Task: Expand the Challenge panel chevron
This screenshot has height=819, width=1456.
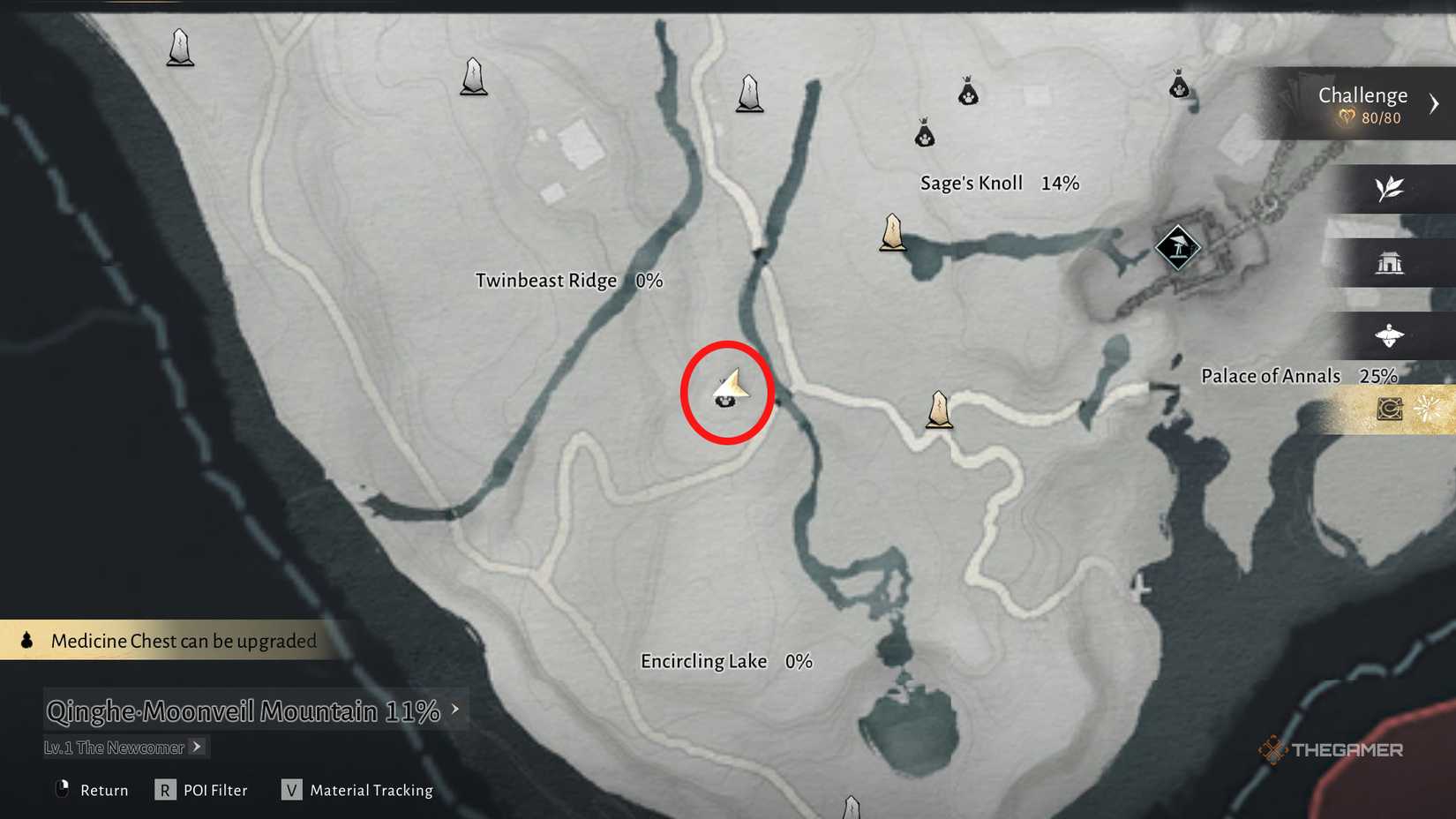Action: coord(1435,103)
